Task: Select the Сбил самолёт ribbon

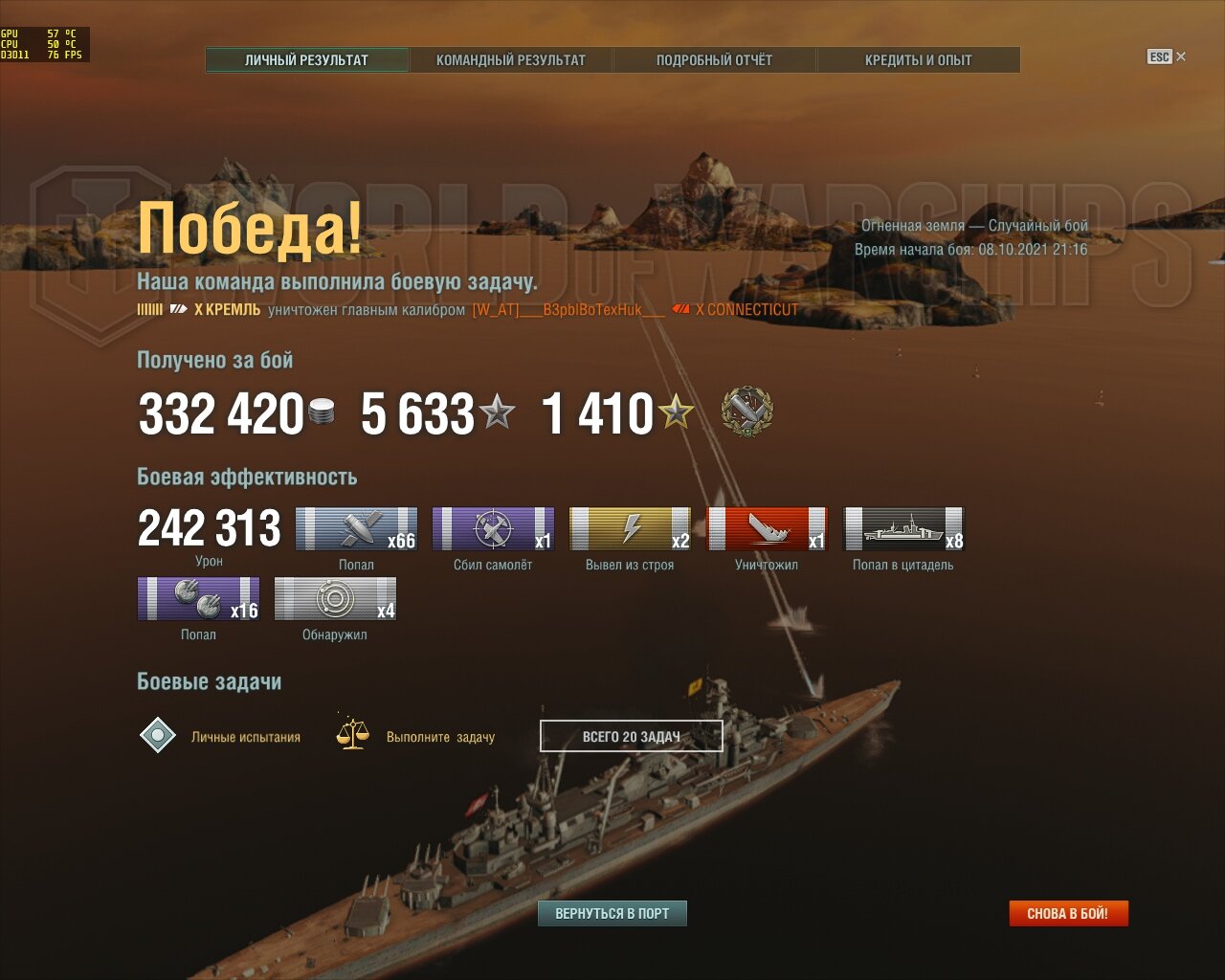Action: [493, 529]
